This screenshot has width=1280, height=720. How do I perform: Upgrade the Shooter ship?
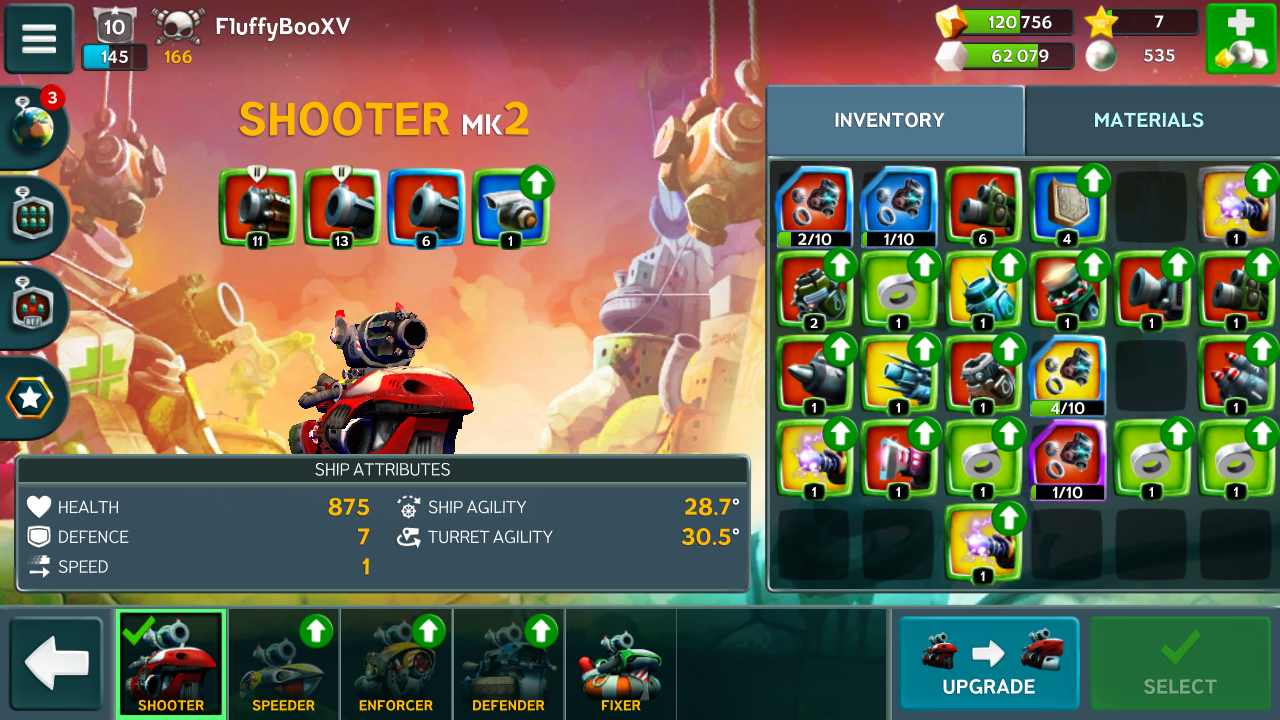988,663
